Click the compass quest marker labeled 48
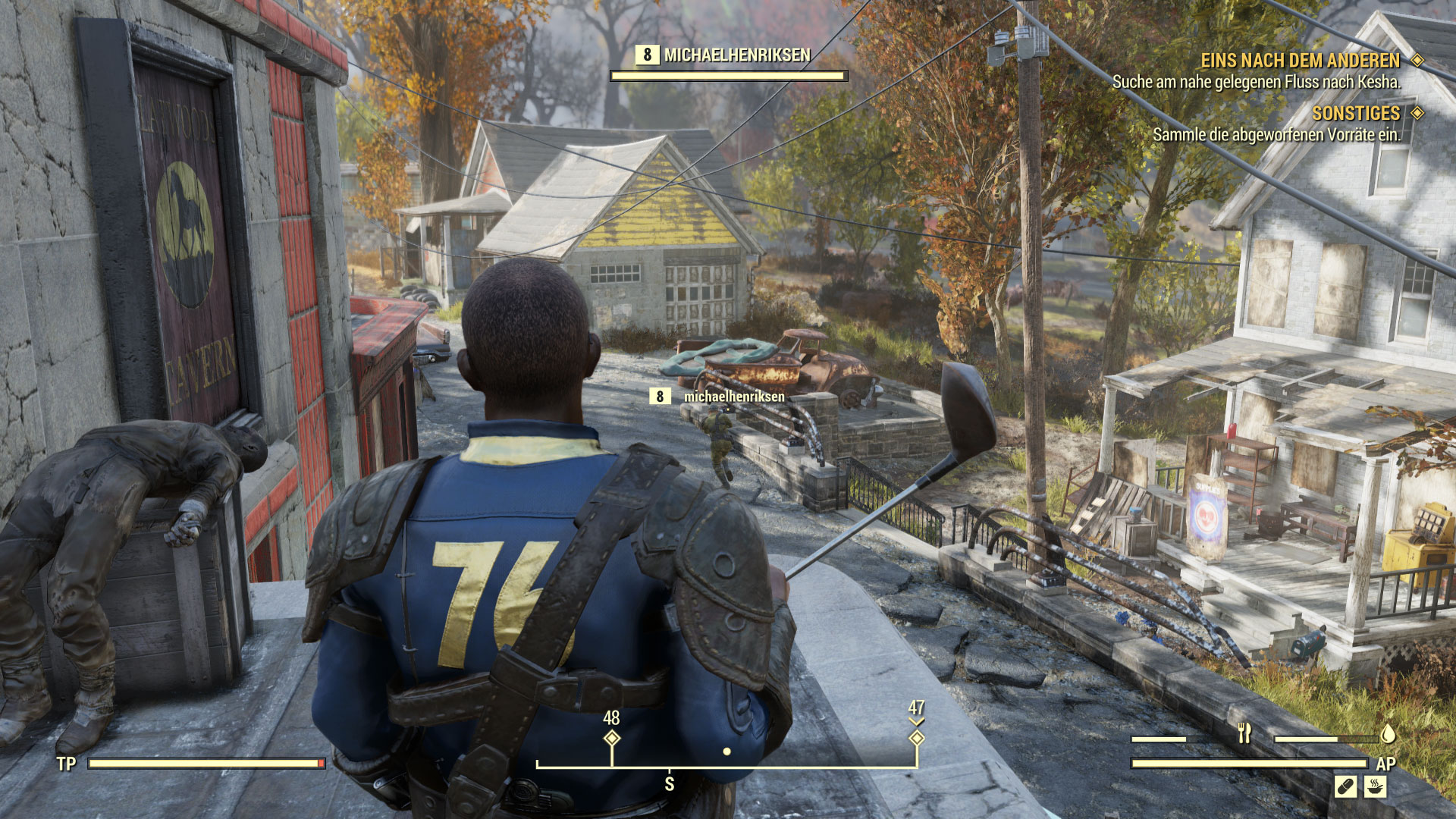 612,738
